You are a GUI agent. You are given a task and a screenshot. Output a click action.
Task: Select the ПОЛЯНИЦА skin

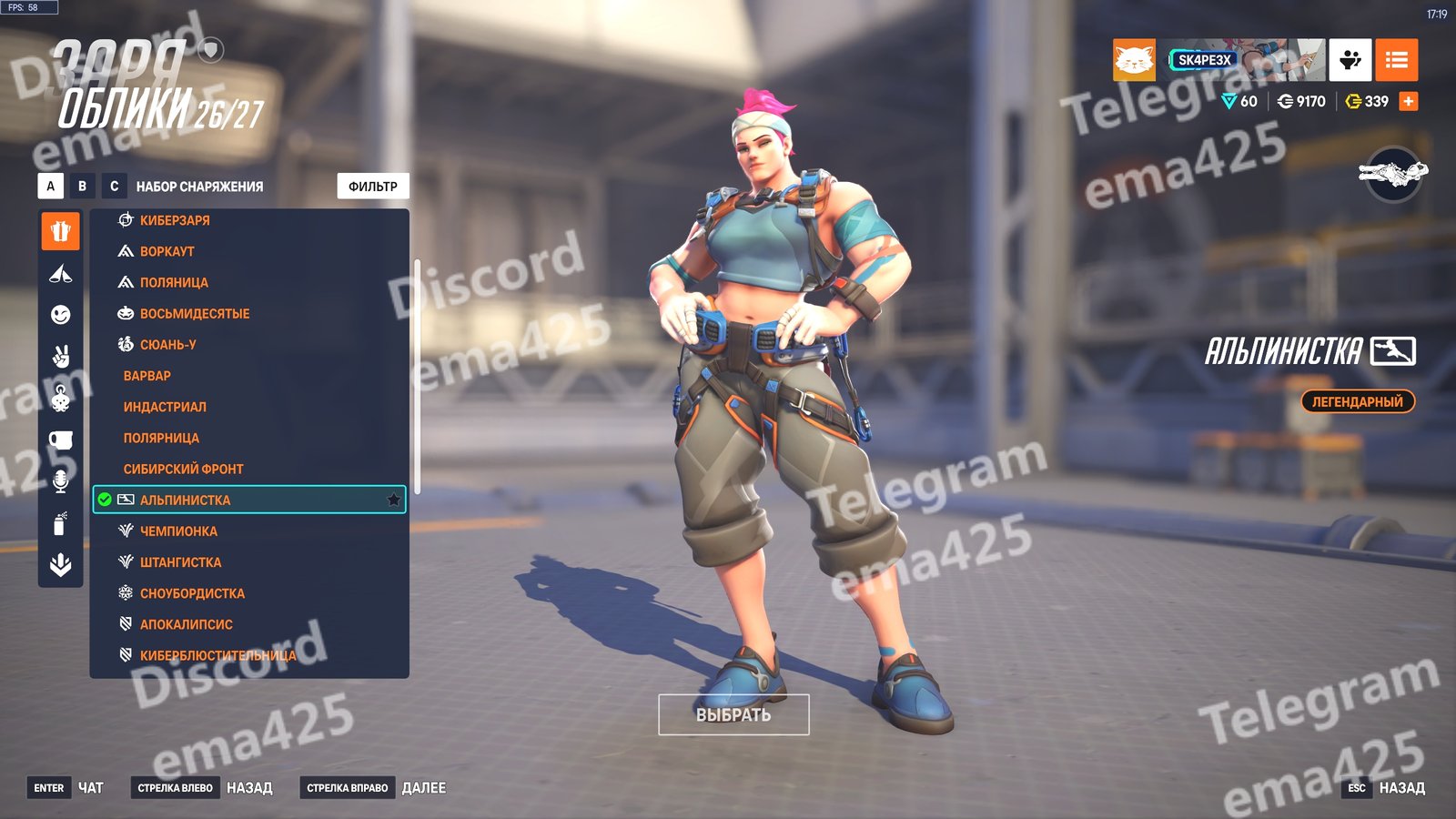pos(174,282)
